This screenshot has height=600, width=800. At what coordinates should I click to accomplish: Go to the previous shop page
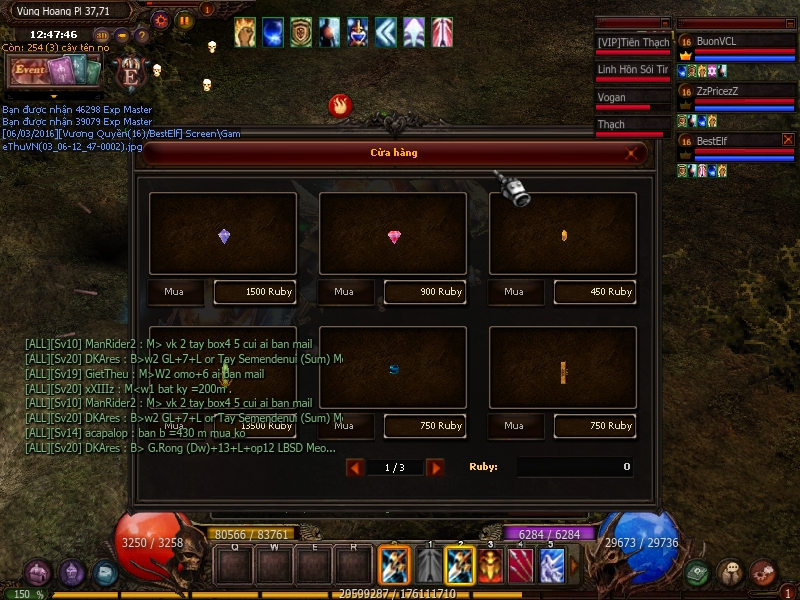pos(354,467)
